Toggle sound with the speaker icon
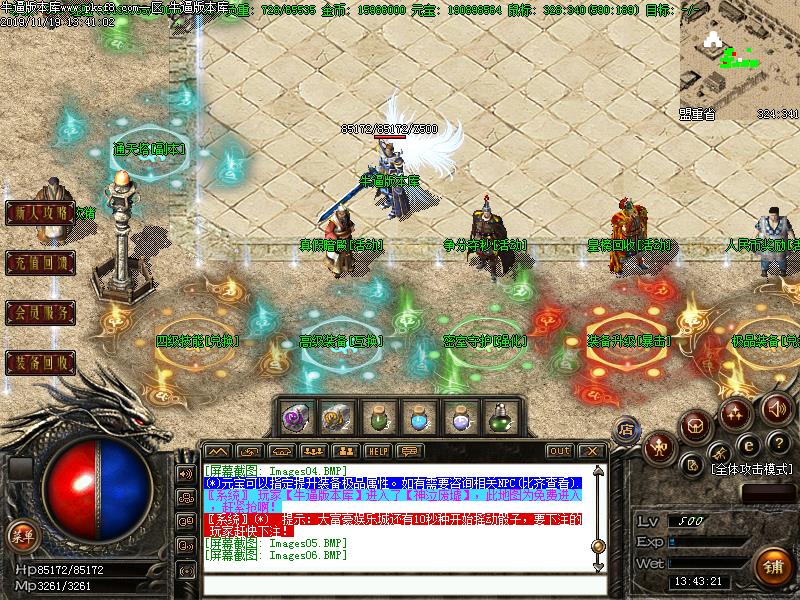This screenshot has height=600, width=800. coord(776,408)
